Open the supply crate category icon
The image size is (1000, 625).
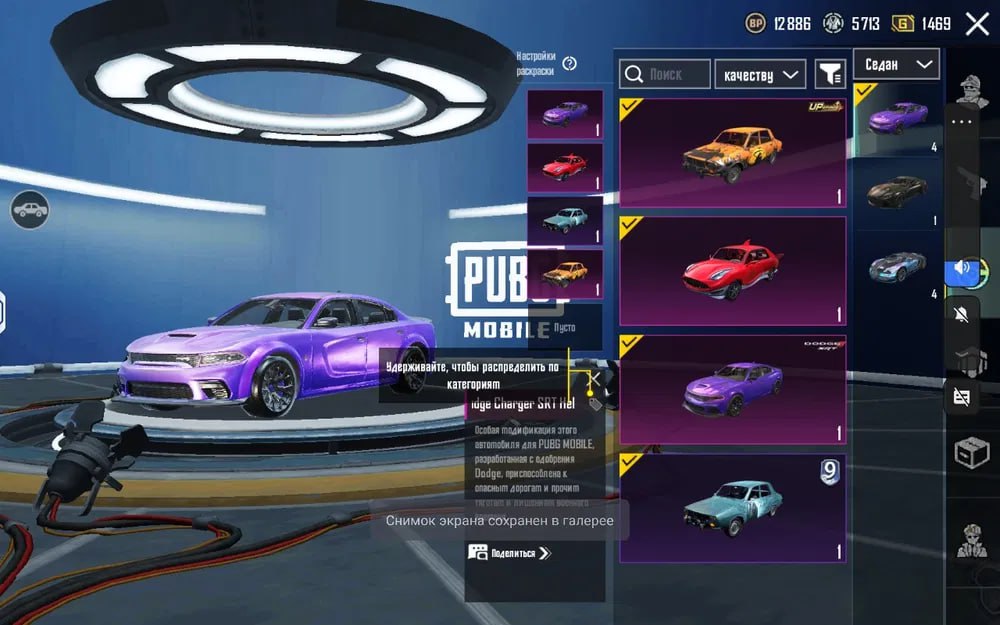(x=970, y=453)
